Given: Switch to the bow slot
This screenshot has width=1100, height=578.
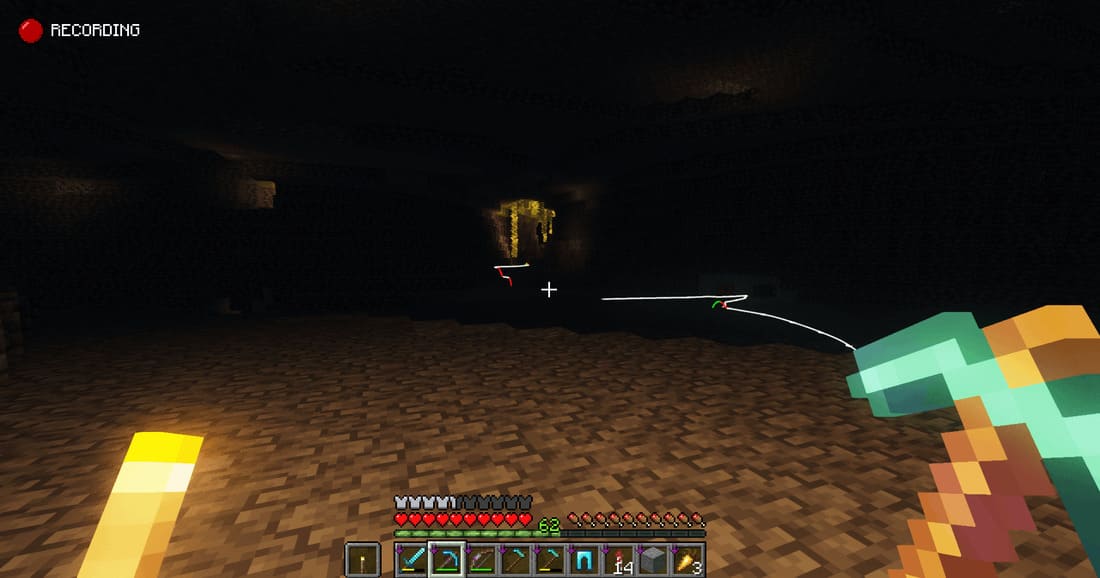Looking at the screenshot, I should point(482,560).
